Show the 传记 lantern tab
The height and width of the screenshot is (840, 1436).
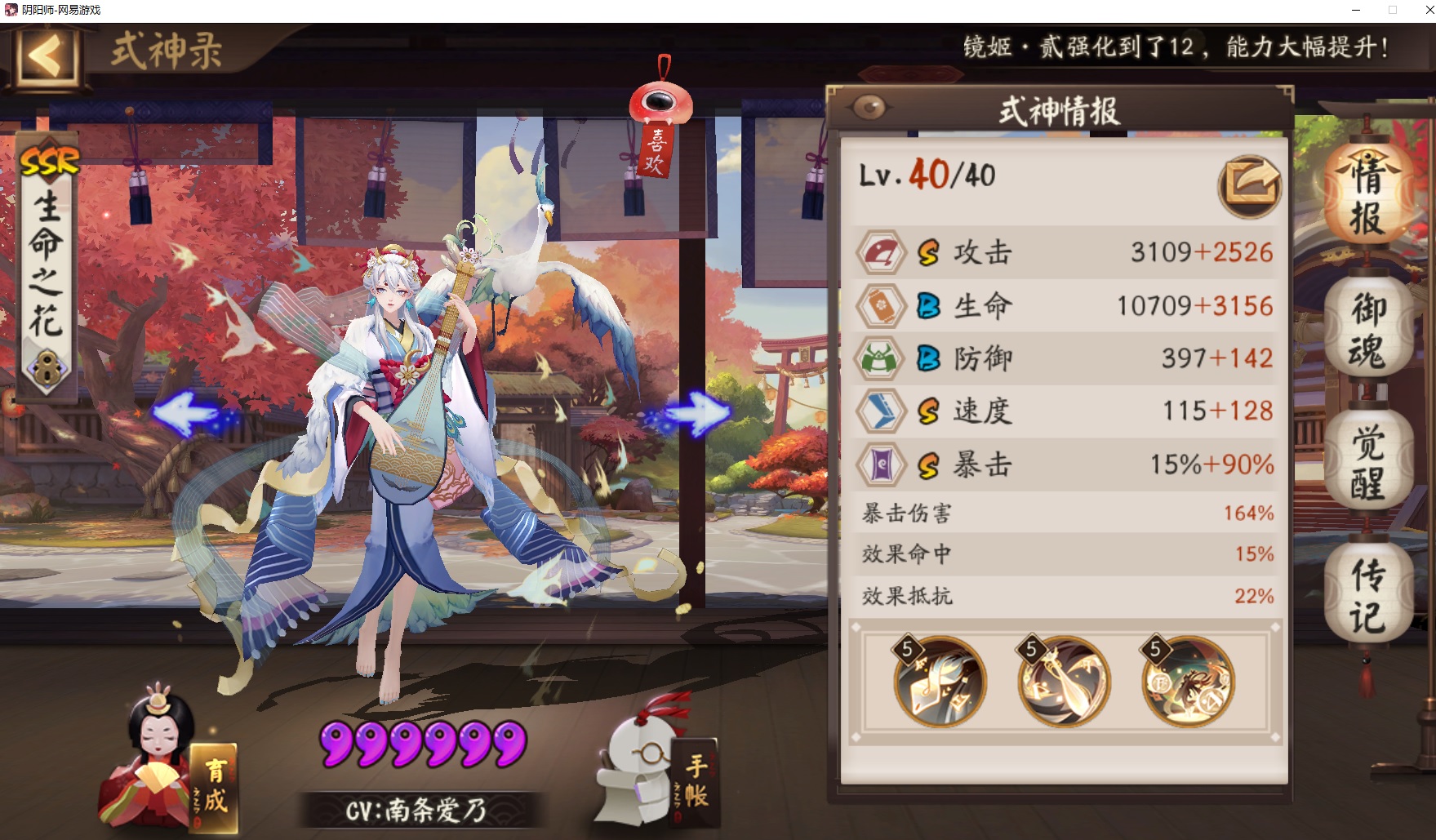pos(1367,596)
